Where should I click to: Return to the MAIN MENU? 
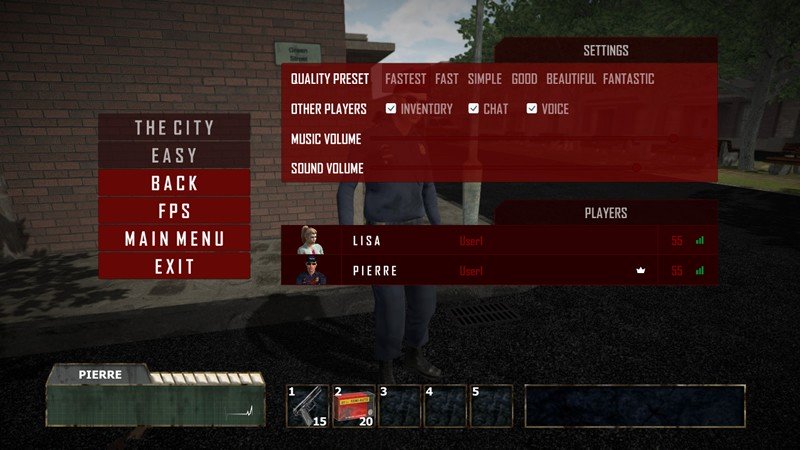tap(174, 239)
